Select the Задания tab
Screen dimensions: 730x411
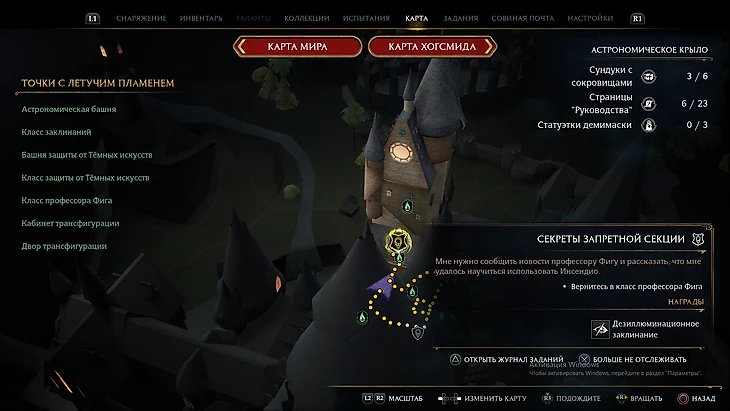[x=460, y=18]
